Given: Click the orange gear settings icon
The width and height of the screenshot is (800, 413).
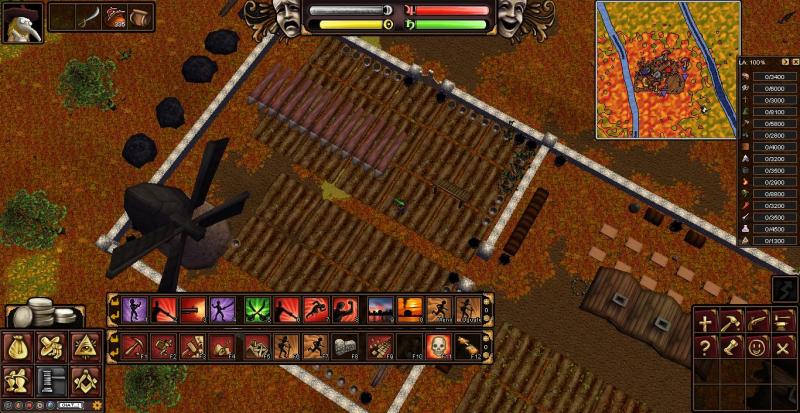Looking at the screenshot, I should click(96, 405).
